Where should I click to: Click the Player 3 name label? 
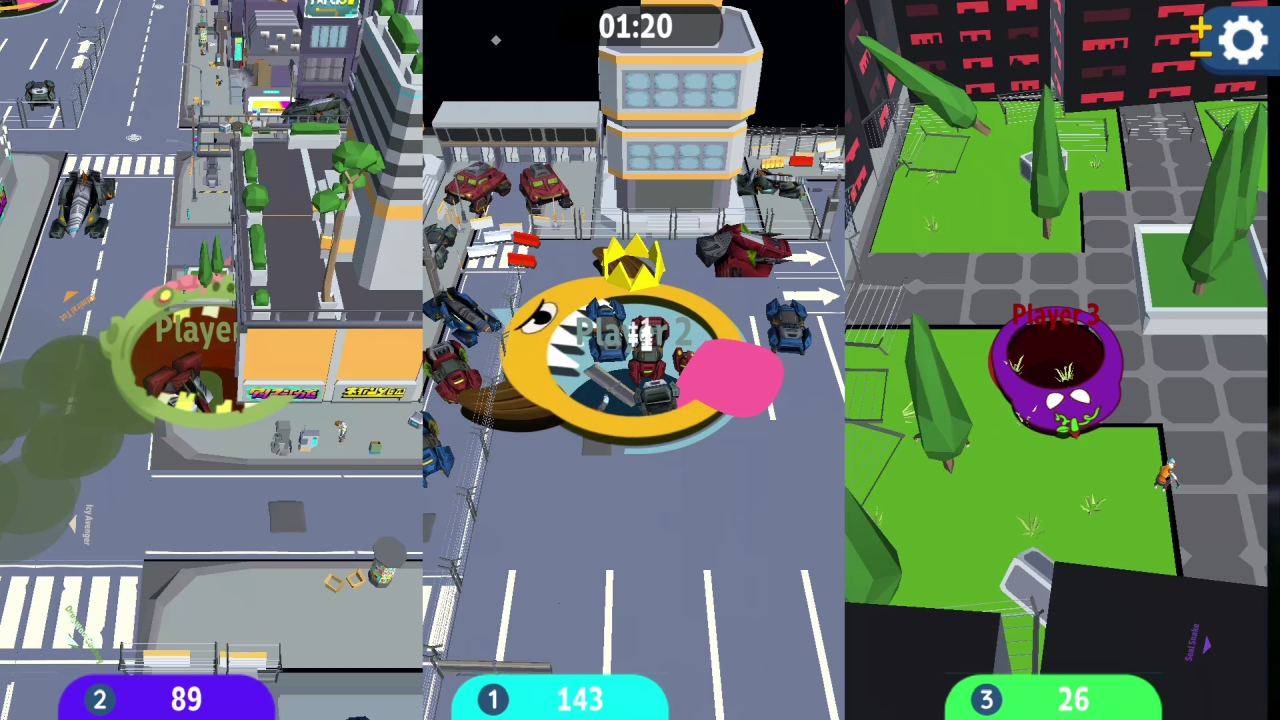coord(1054,315)
